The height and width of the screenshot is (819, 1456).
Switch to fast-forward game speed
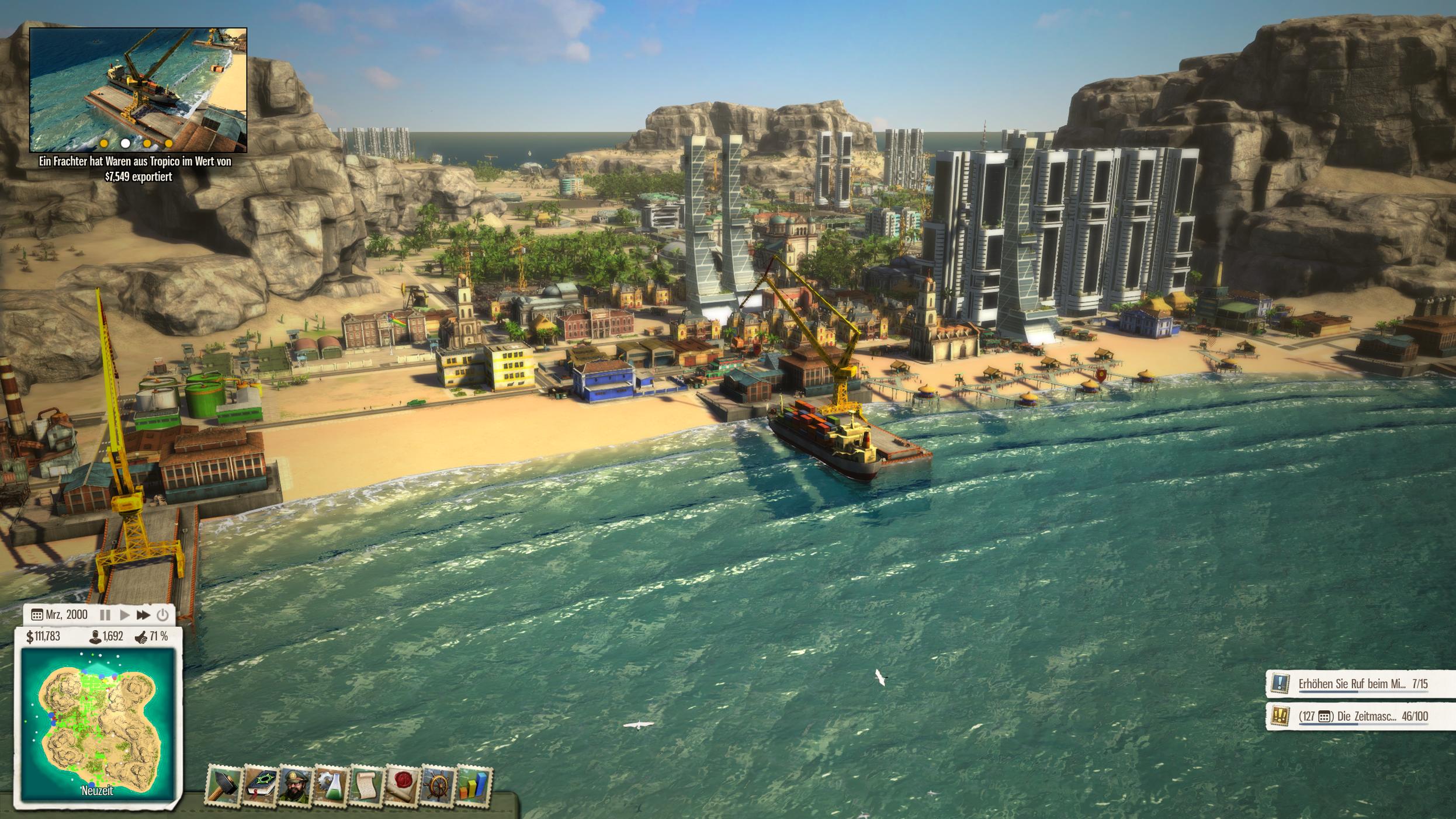coord(143,615)
